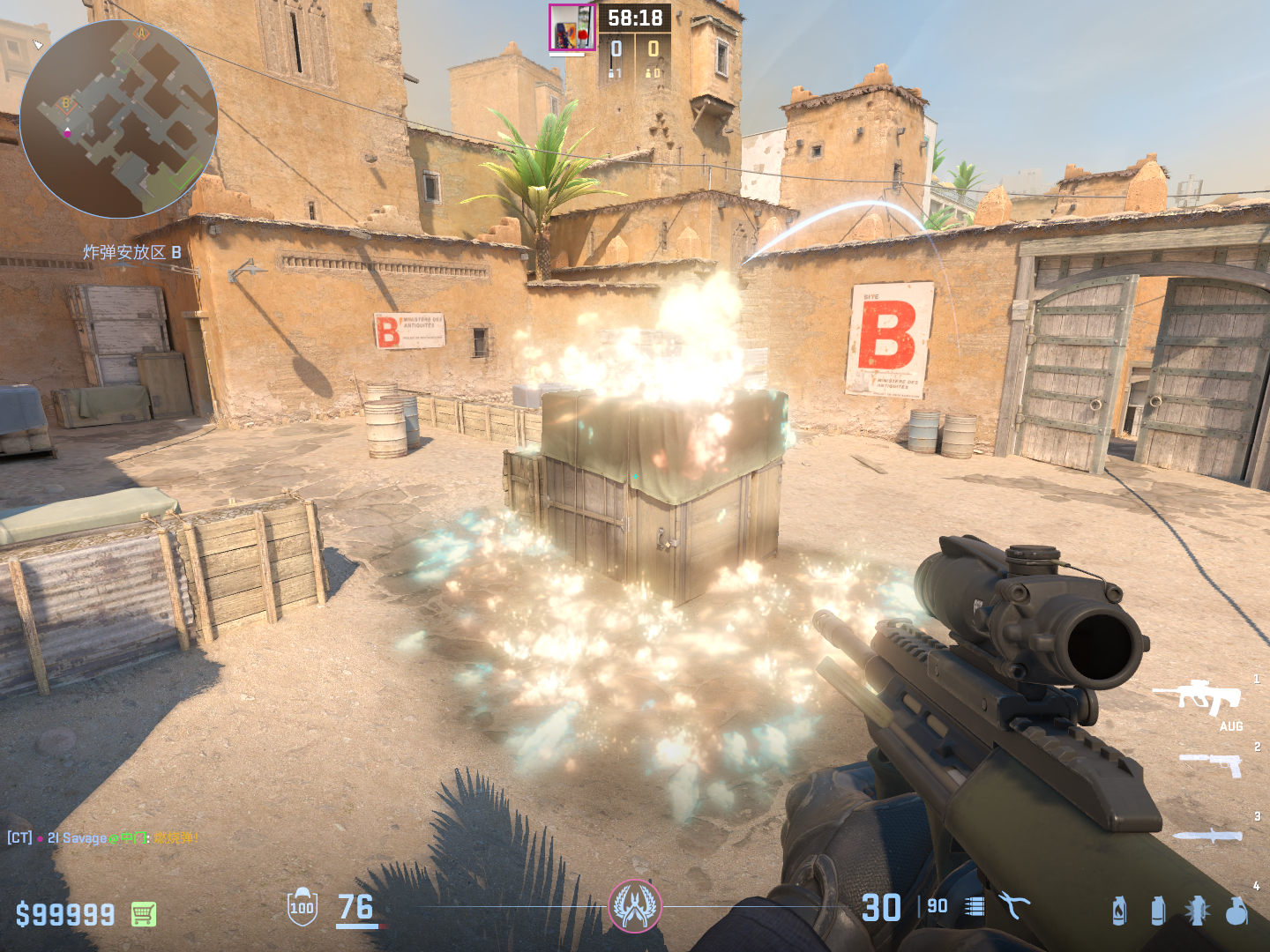The height and width of the screenshot is (952, 1270).
Task: Select the smoke grenade icon
Action: pos(1158,911)
